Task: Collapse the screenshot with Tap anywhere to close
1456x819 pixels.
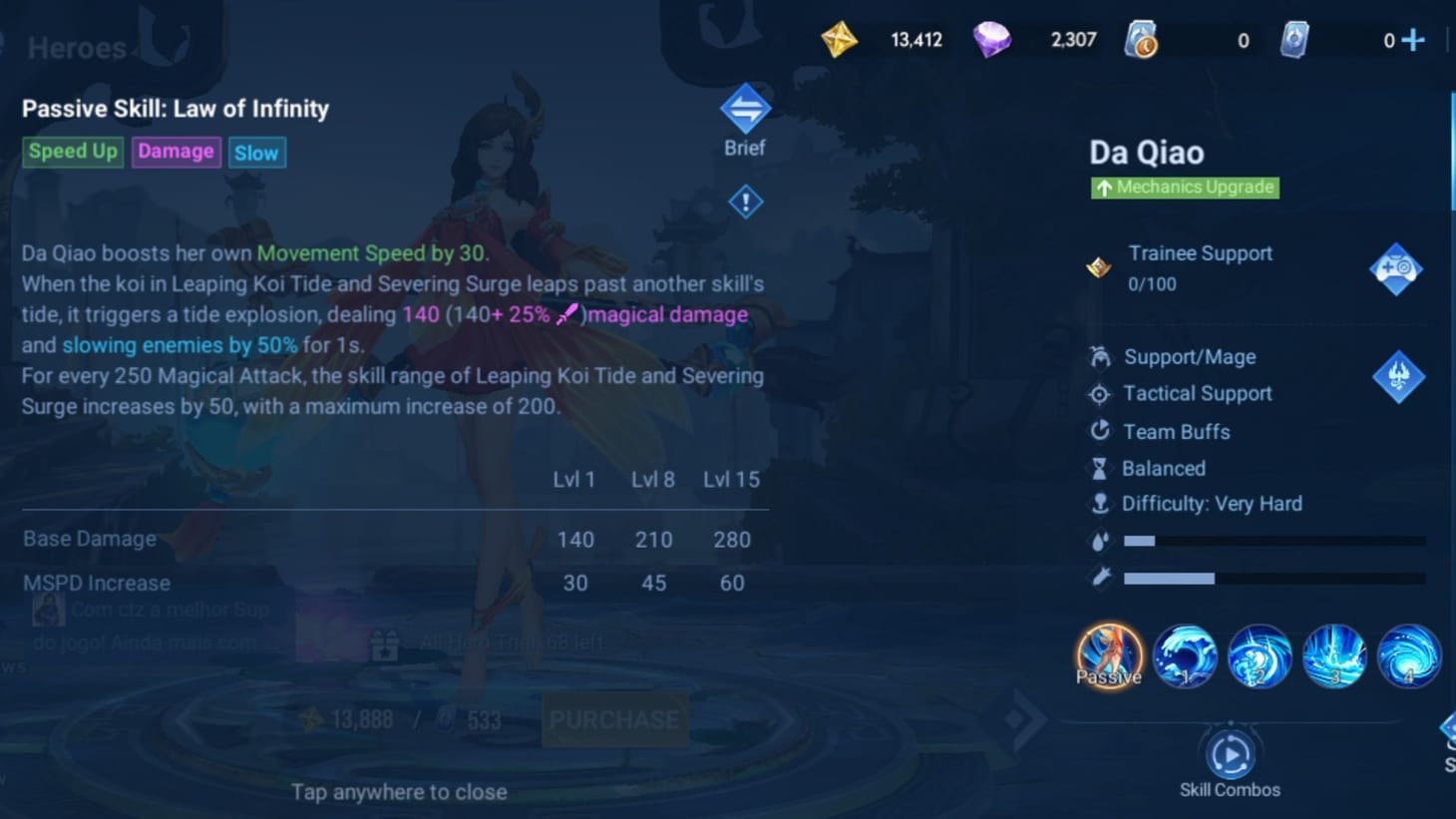Action: click(399, 792)
